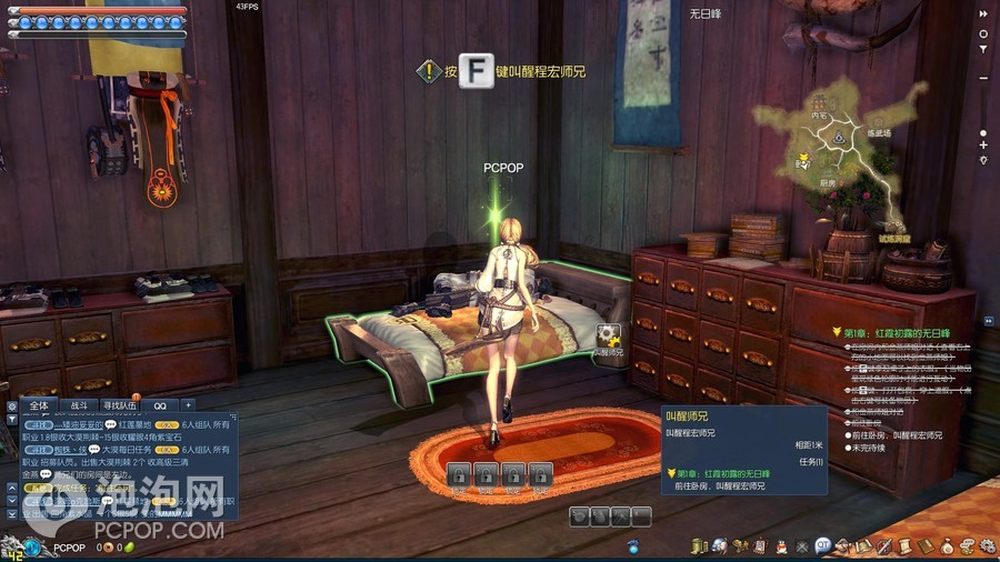Switch to the 全体 chat tab

(39, 405)
